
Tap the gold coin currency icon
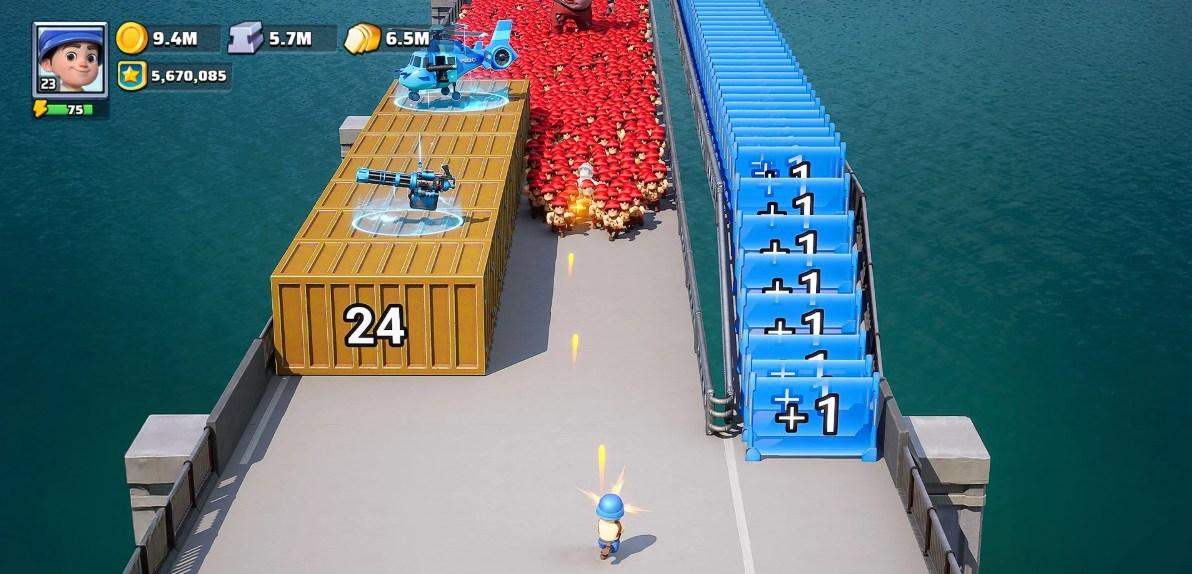(131, 38)
